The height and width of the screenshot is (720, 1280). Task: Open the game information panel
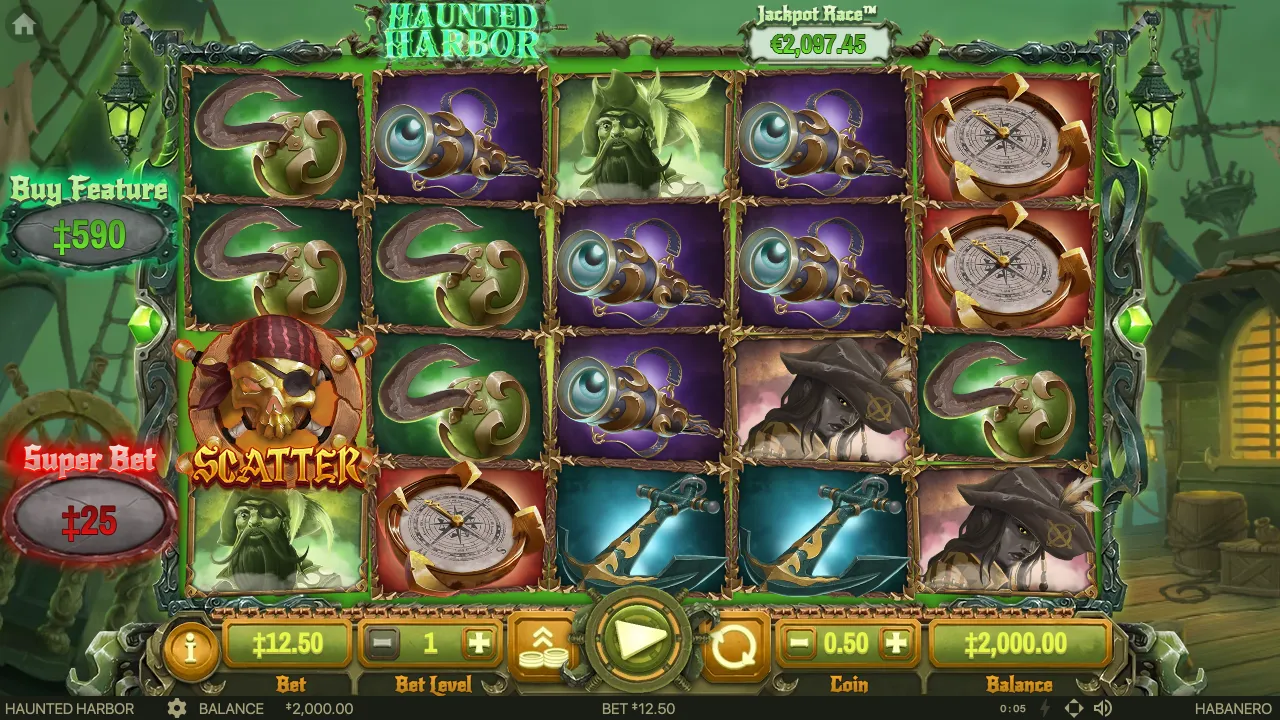tap(190, 645)
